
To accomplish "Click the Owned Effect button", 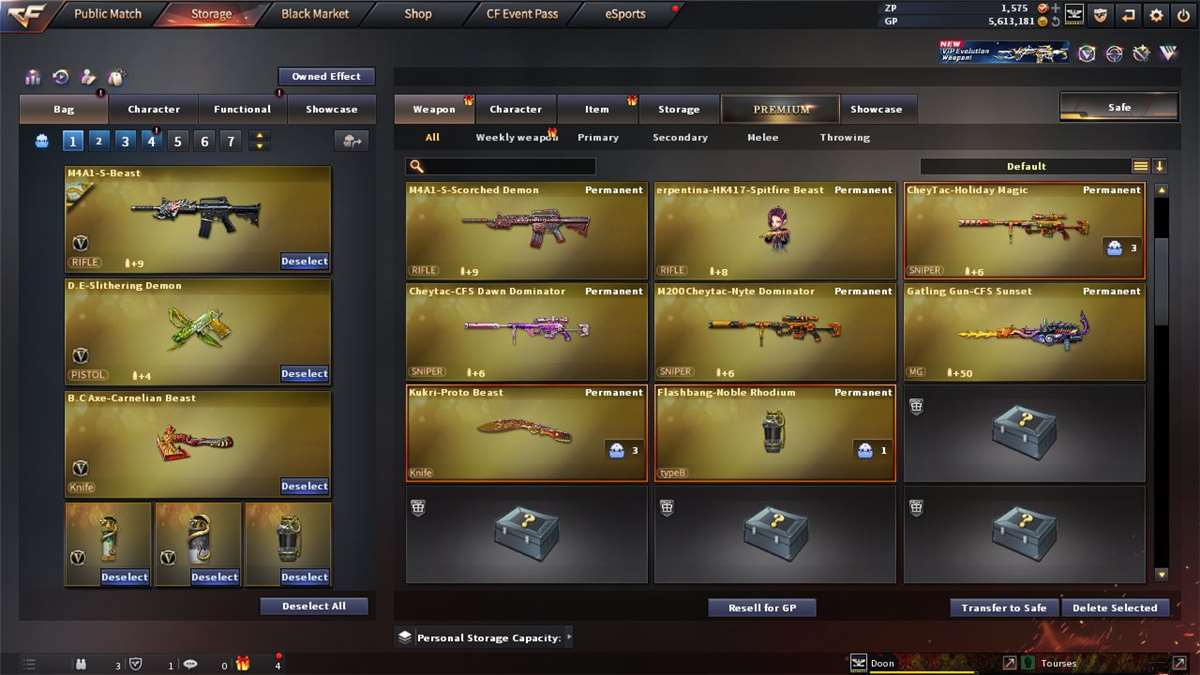I will point(326,76).
